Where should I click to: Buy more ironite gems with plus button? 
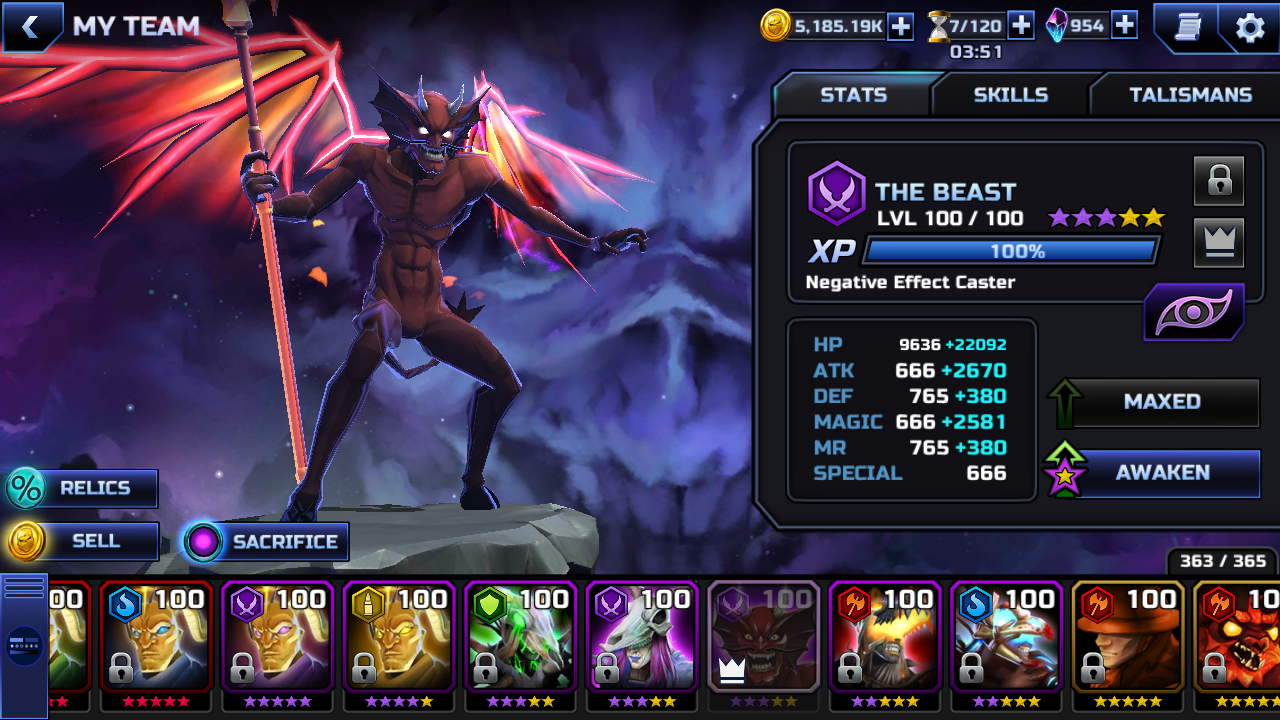click(1124, 26)
